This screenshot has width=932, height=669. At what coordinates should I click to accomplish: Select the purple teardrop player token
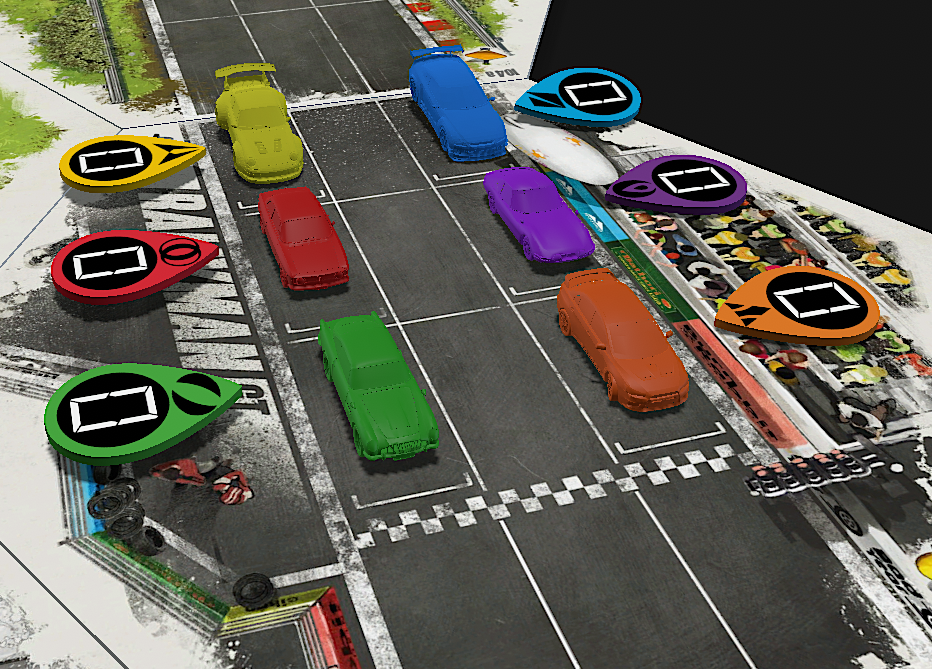click(682, 183)
